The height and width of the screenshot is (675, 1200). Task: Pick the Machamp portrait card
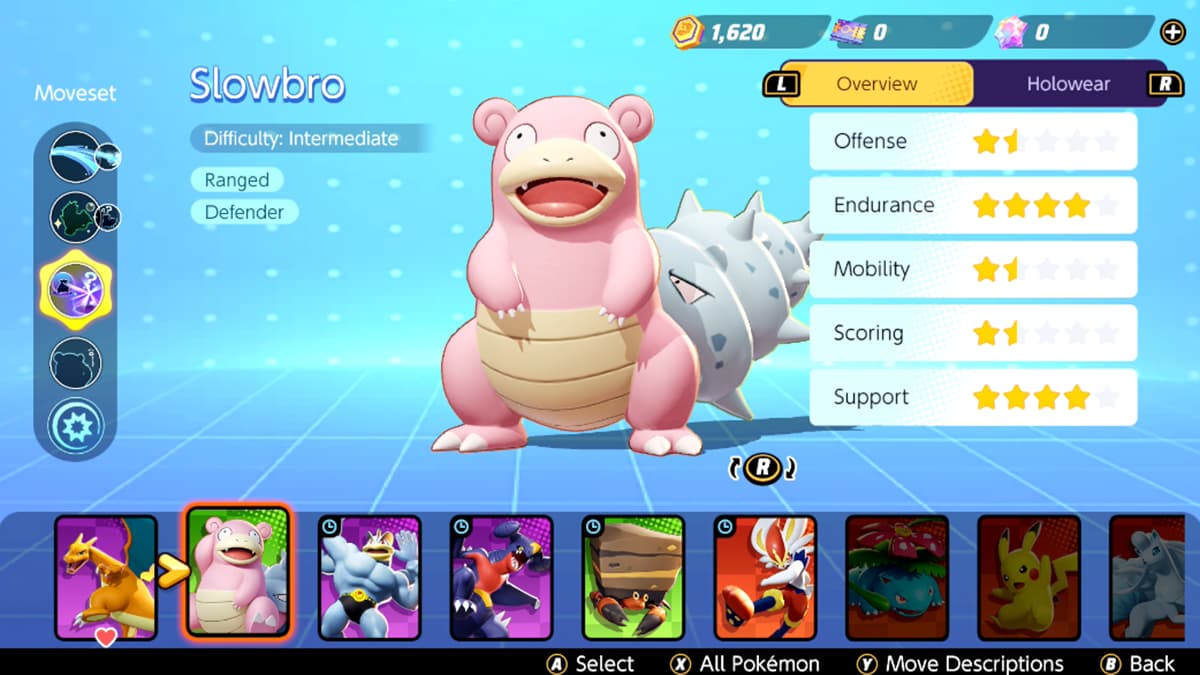(369, 577)
